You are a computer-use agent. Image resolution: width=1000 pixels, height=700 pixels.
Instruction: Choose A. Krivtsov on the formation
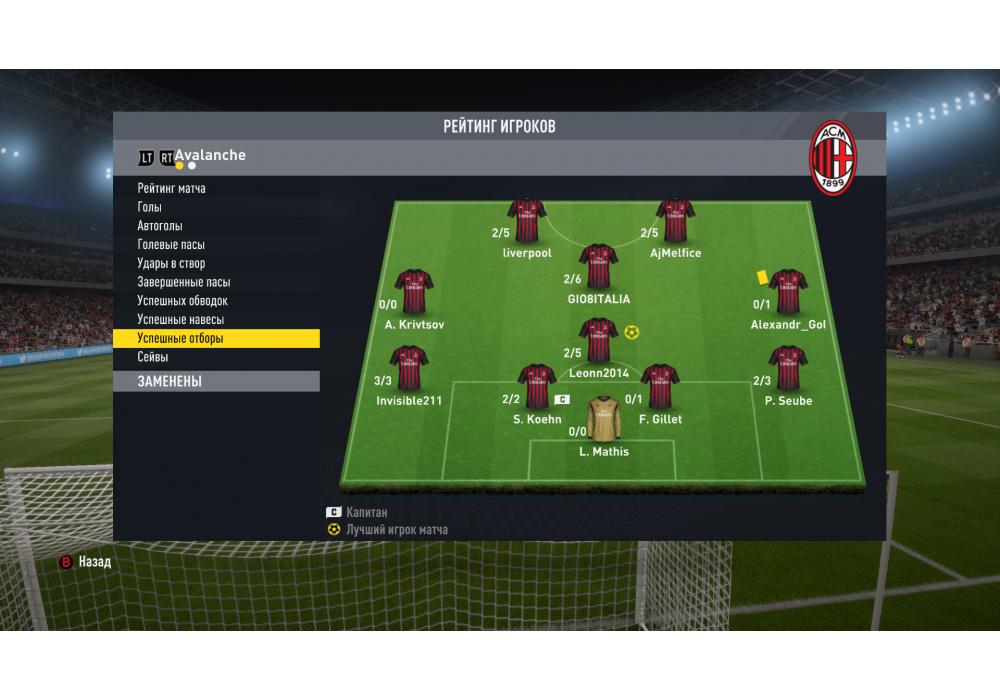414,291
